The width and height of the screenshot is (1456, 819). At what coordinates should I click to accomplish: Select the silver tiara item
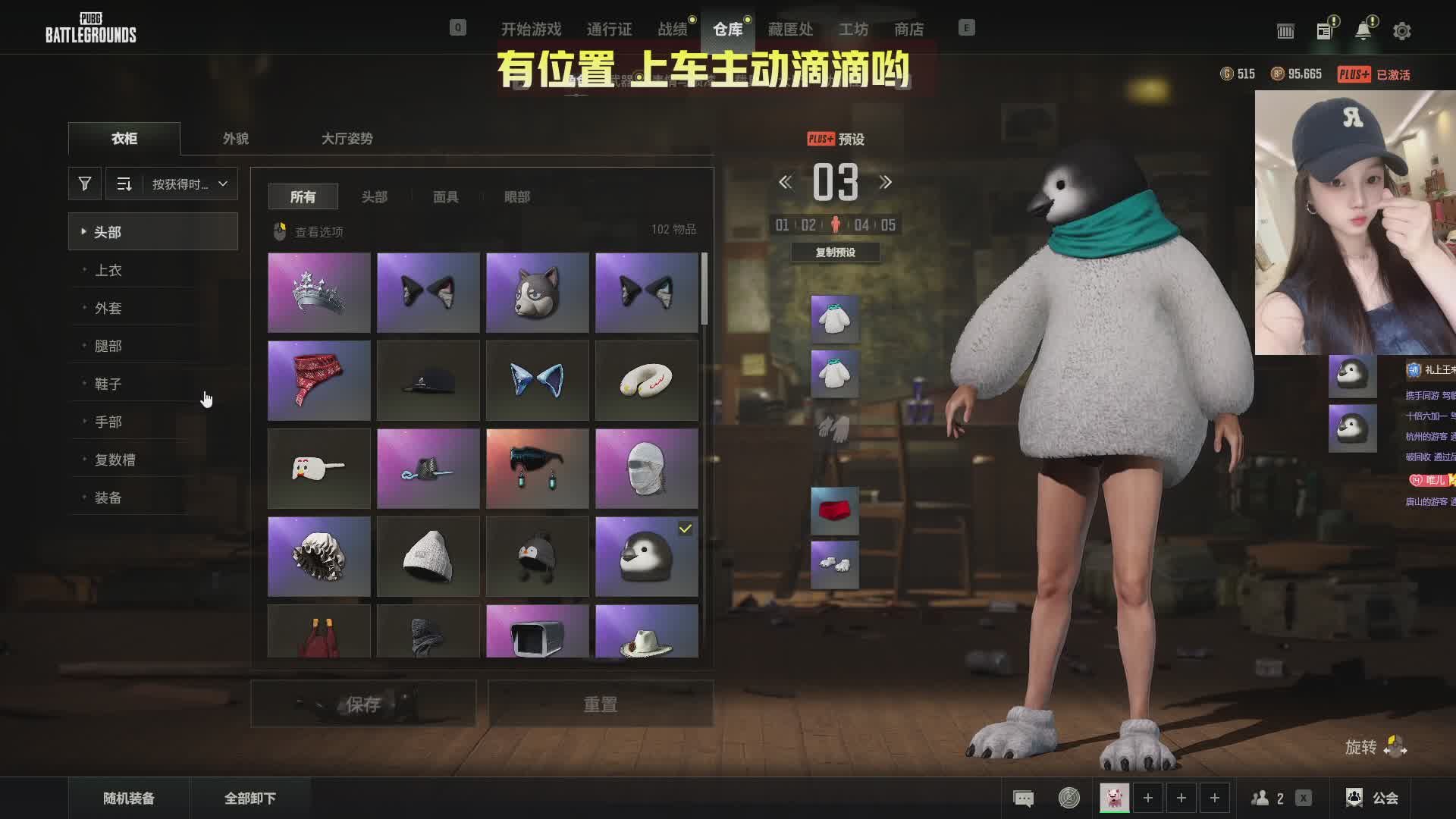[319, 293]
